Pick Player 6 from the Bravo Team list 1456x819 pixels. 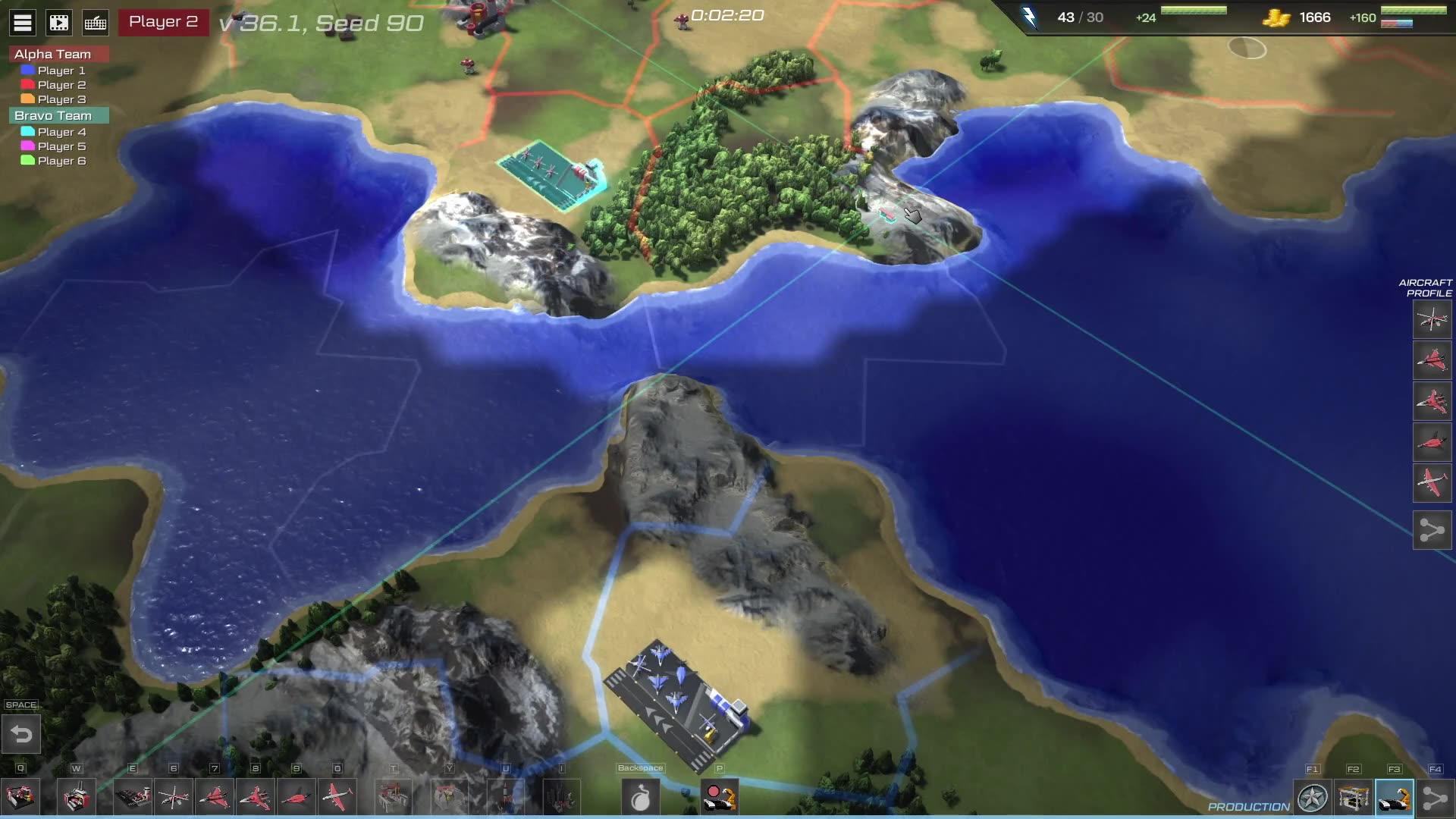[x=61, y=161]
